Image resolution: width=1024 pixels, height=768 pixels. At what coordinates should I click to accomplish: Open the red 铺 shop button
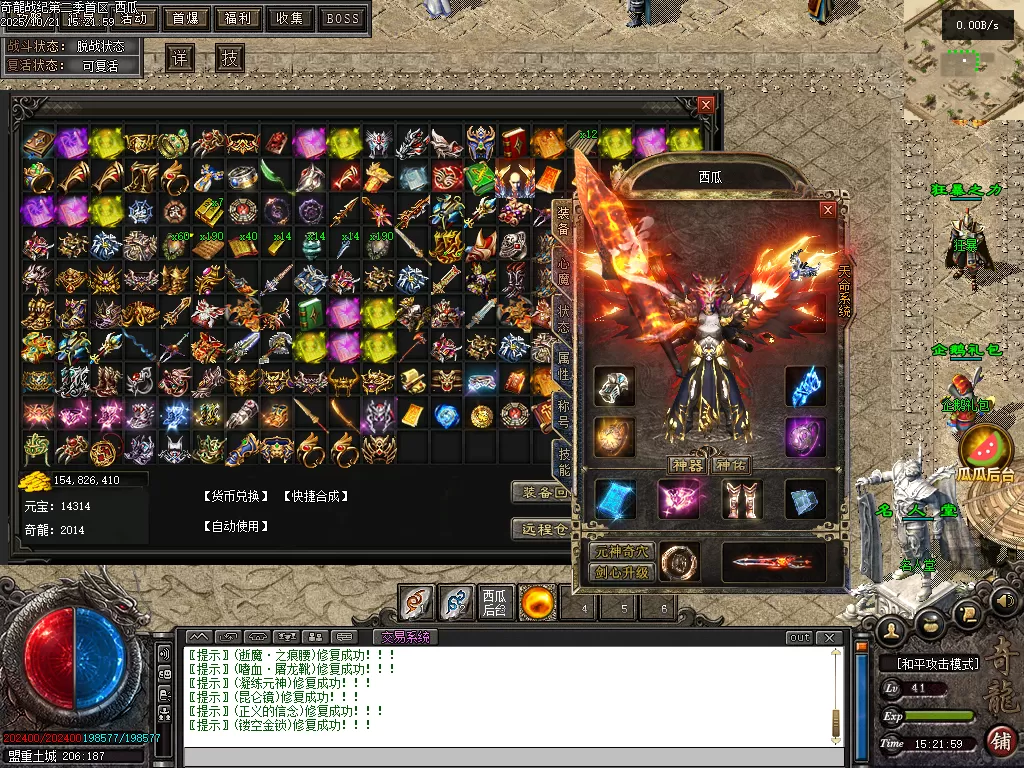coord(1001,741)
